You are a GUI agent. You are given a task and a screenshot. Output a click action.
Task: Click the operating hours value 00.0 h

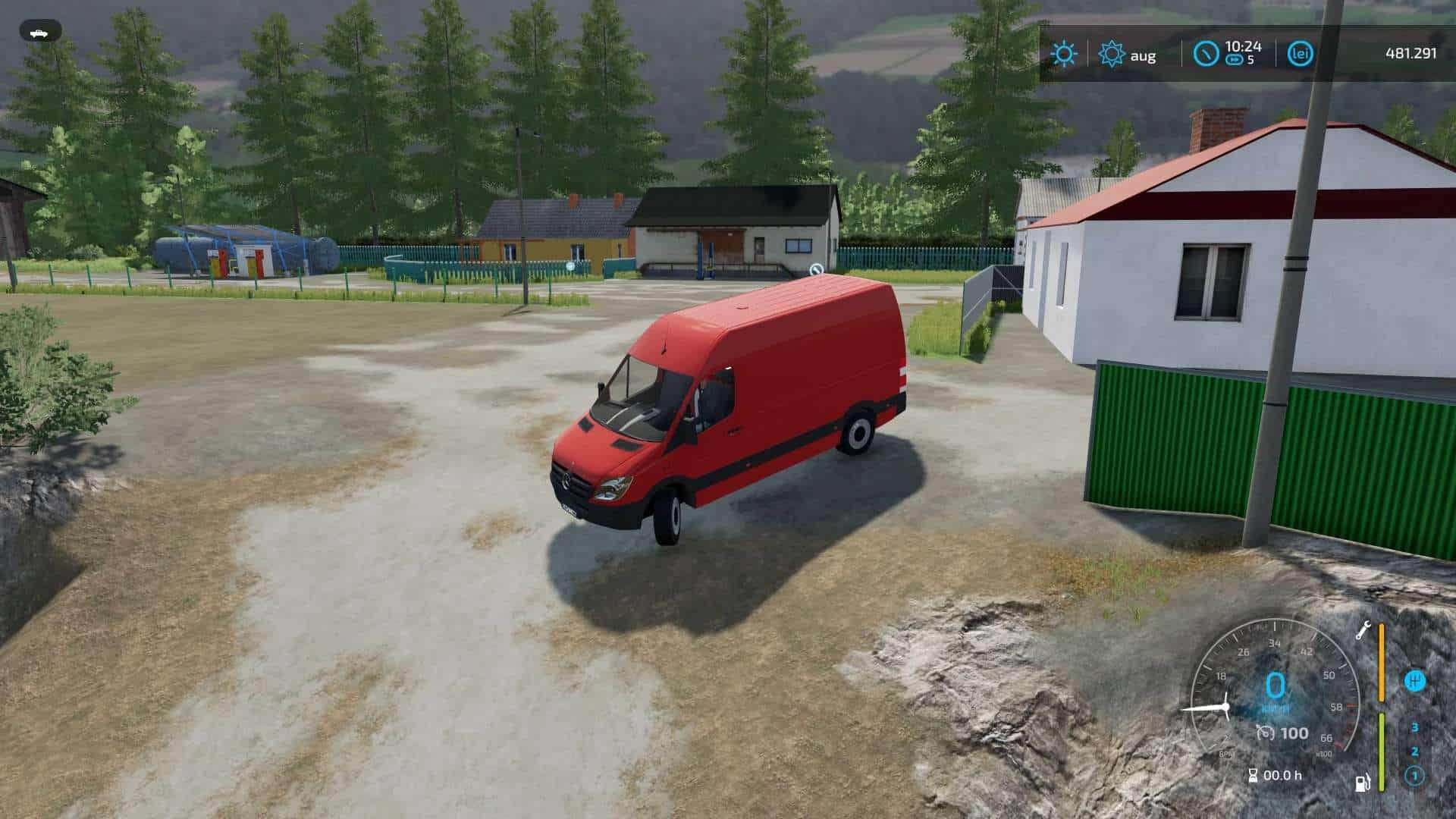coord(1283,774)
